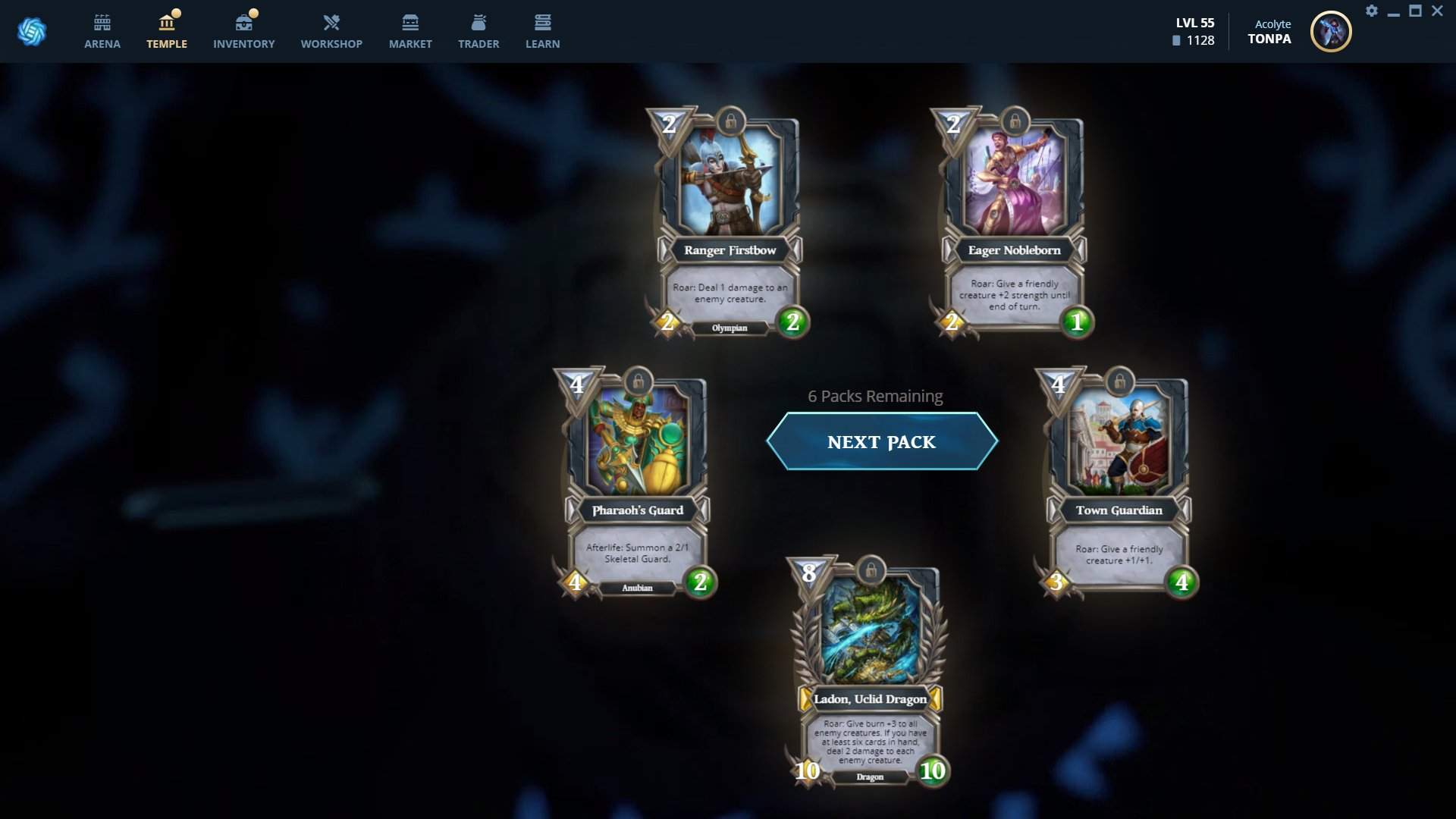The image size is (1456, 819).
Task: Close the game window
Action: point(1437,11)
